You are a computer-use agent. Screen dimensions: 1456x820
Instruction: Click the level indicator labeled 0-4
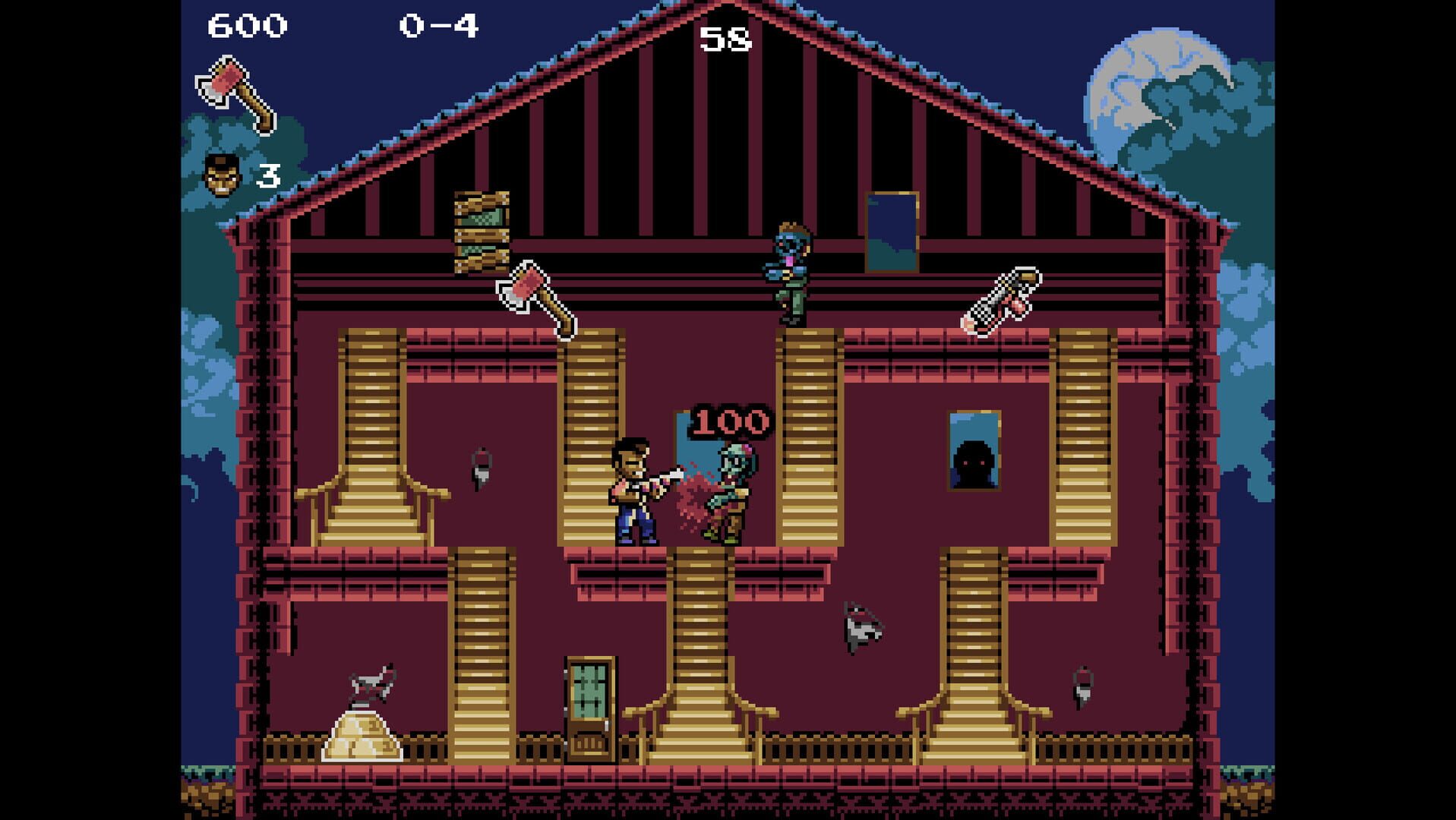click(441, 25)
